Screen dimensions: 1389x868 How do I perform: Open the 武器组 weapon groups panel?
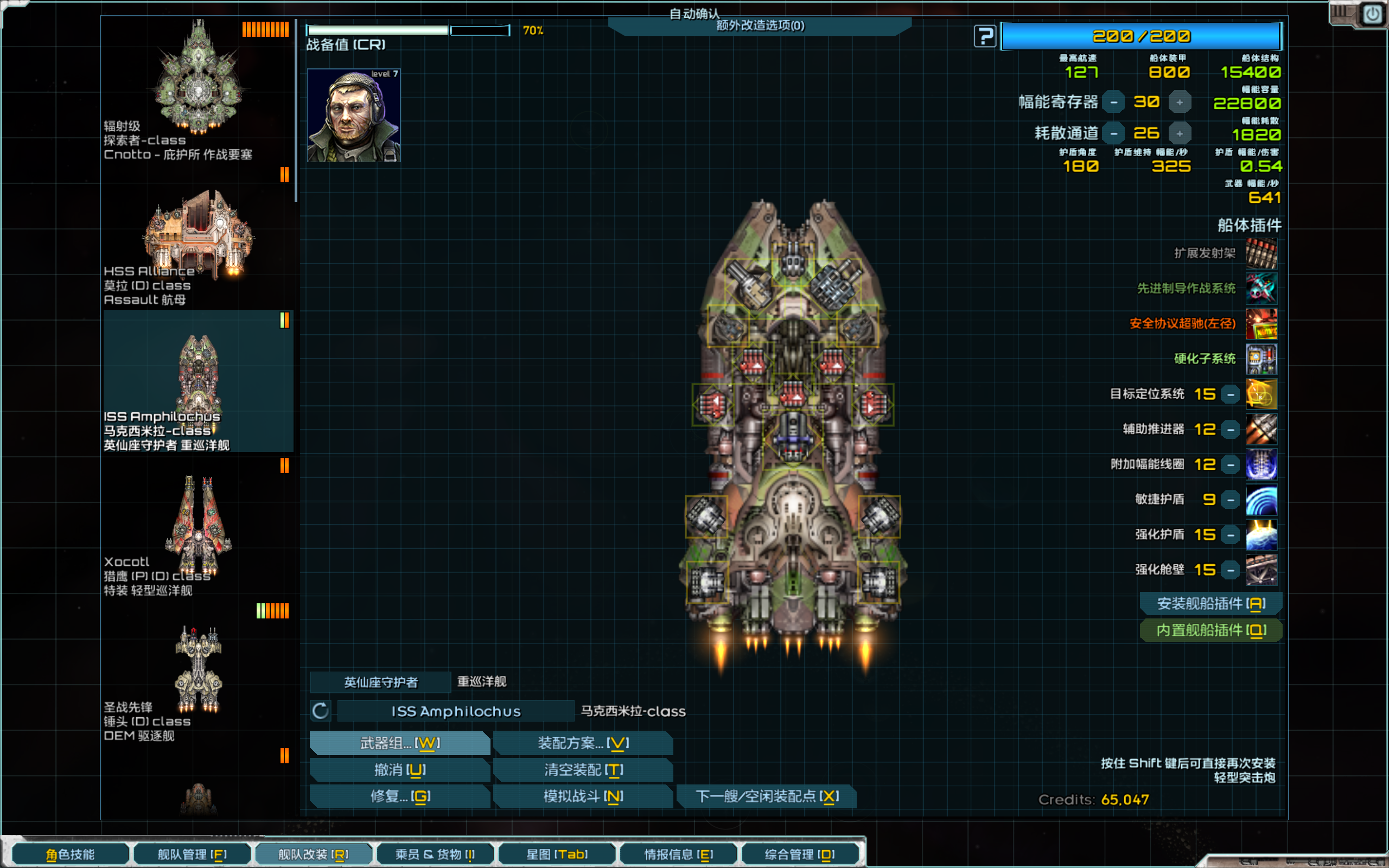pyautogui.click(x=399, y=743)
